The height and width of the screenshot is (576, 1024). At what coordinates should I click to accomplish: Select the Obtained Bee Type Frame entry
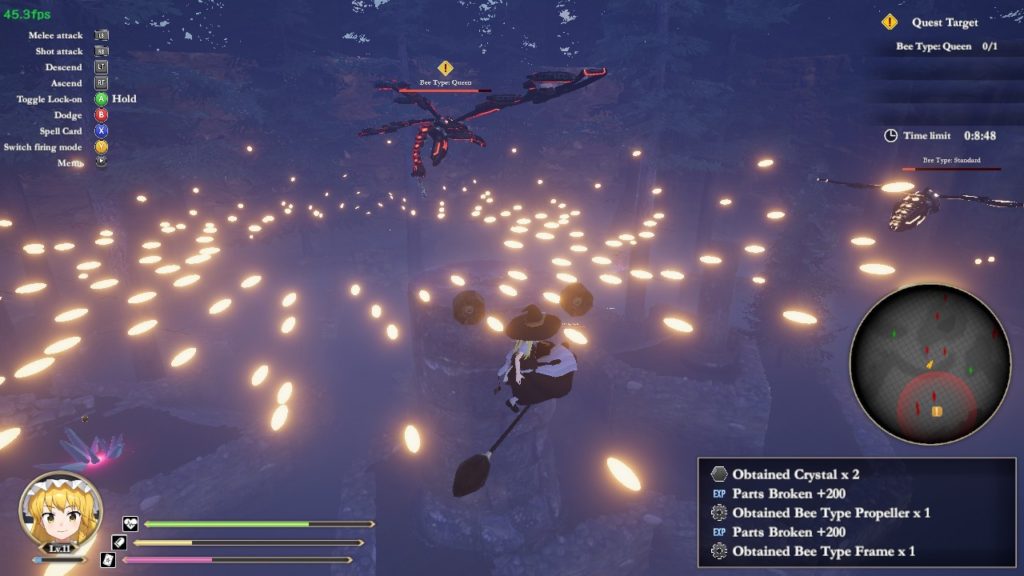tap(823, 551)
